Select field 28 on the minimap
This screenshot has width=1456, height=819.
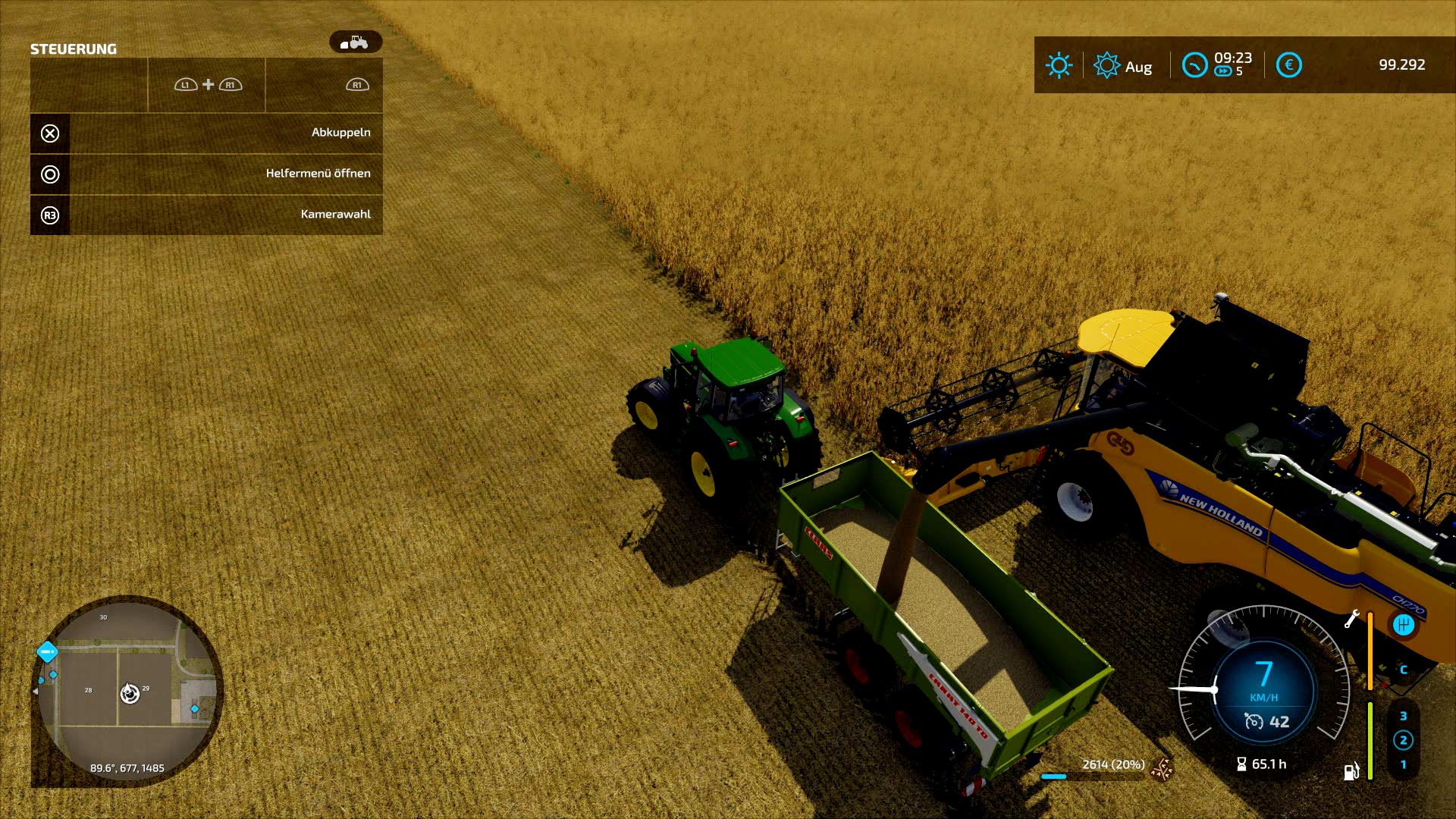coord(88,690)
